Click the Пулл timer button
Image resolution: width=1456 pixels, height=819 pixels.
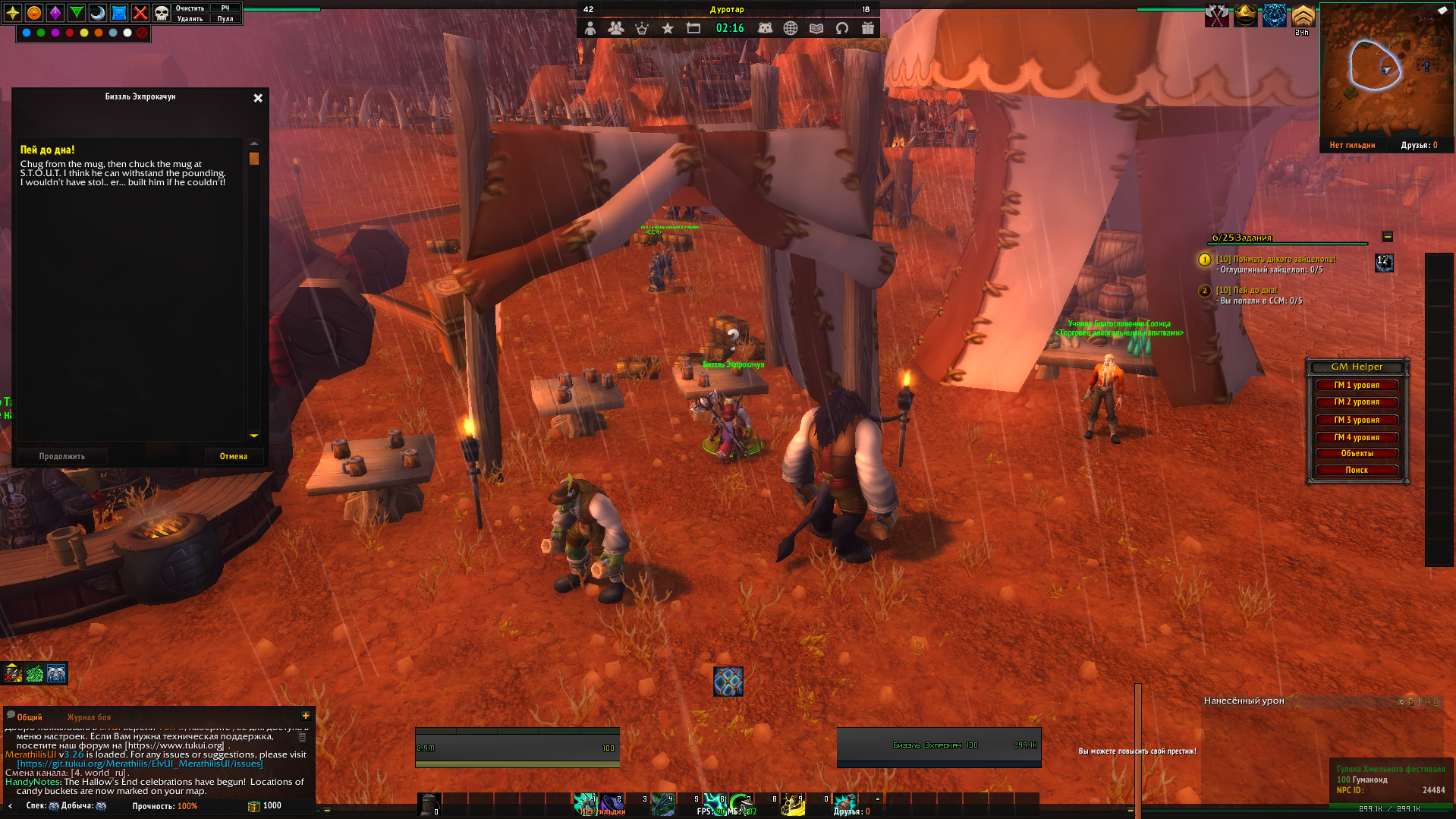coord(225,19)
